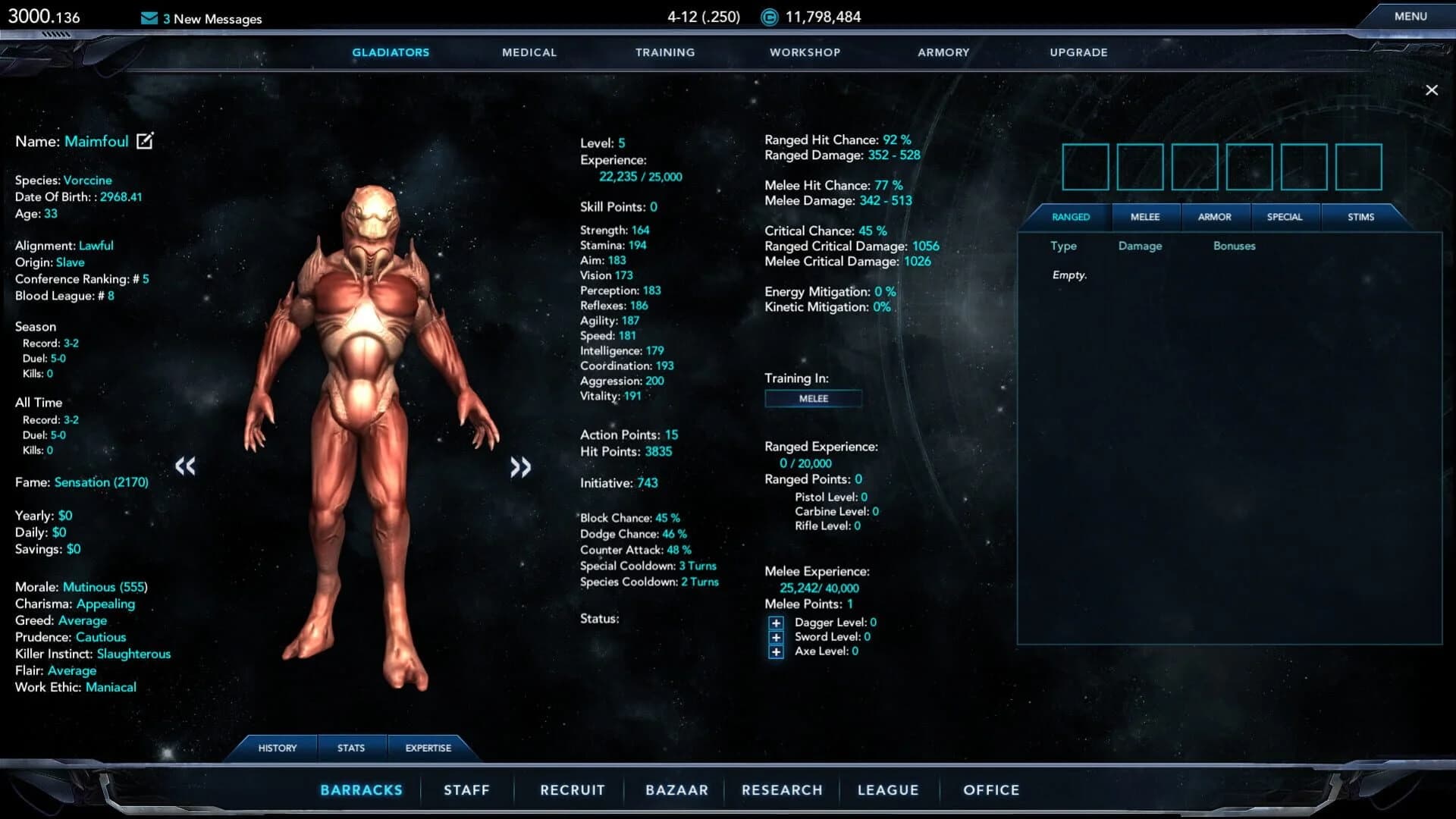Open the BAZAAR from the bottom bar
The width and height of the screenshot is (1456, 819).
click(x=676, y=789)
